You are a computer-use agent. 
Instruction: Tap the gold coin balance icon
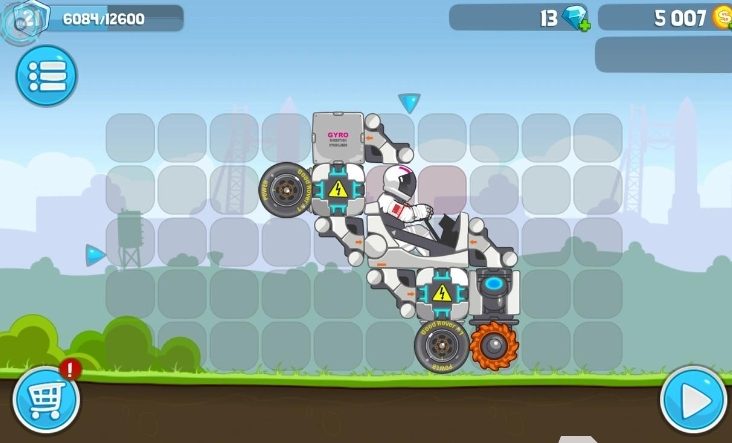[722, 17]
